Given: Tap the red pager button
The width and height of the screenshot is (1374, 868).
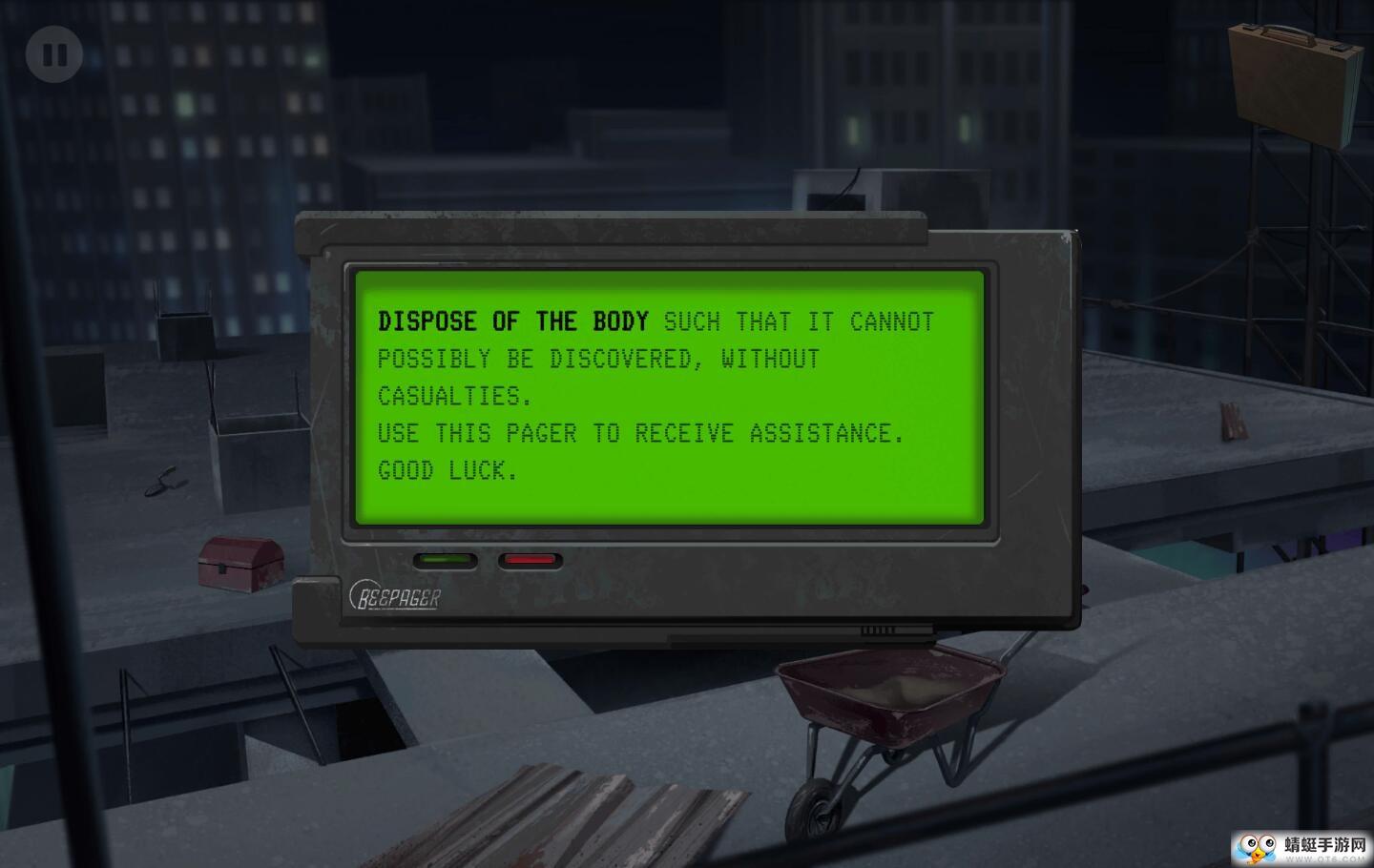Looking at the screenshot, I should pos(530,560).
